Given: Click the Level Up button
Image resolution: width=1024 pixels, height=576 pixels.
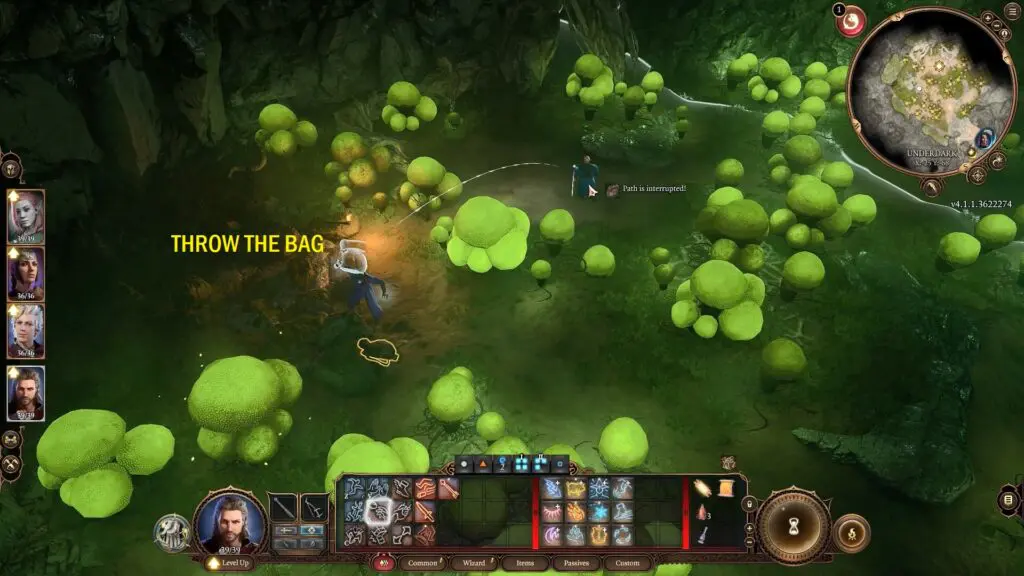Looking at the screenshot, I should (230, 564).
